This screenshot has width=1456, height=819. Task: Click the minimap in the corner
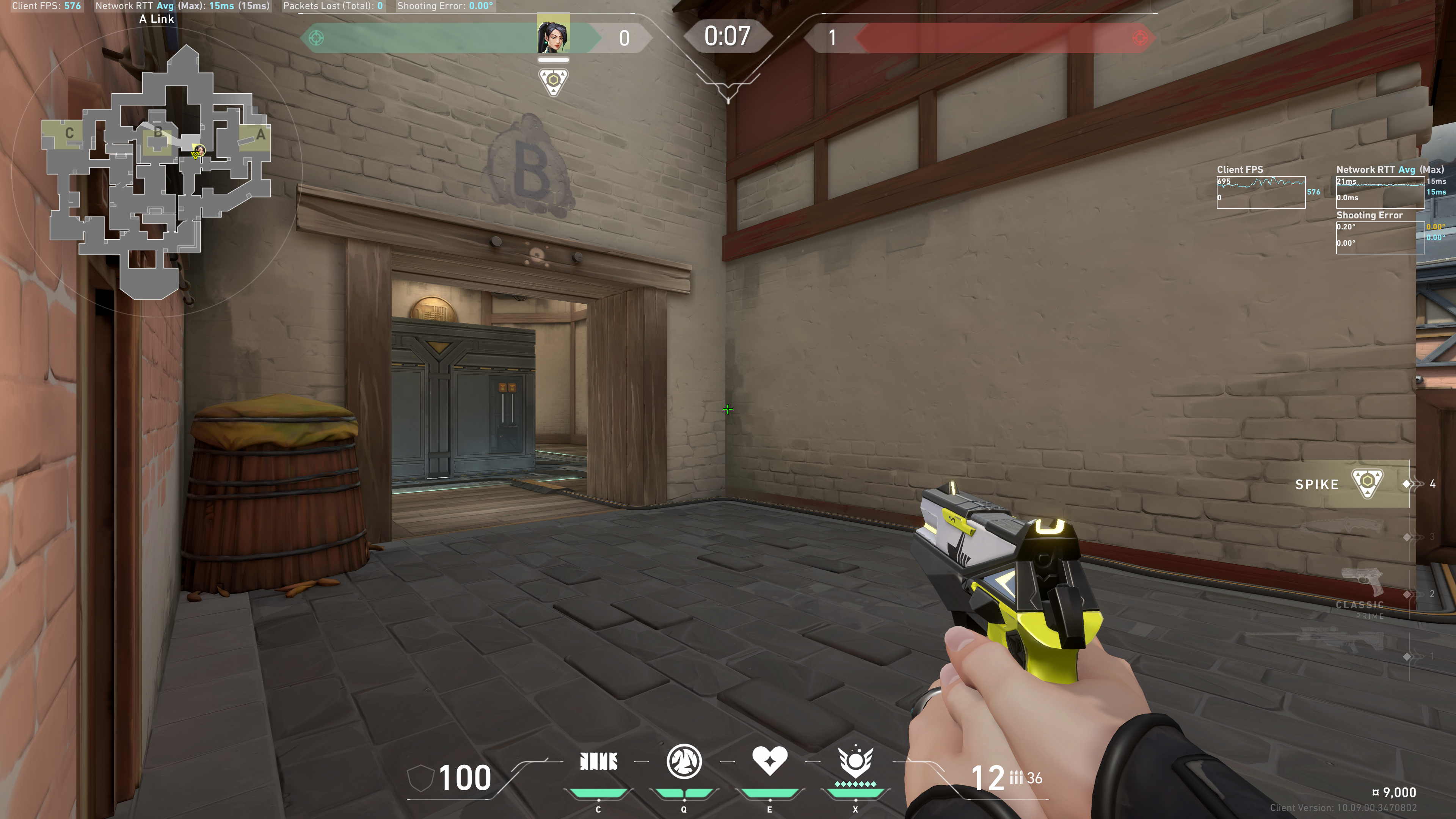157,169
